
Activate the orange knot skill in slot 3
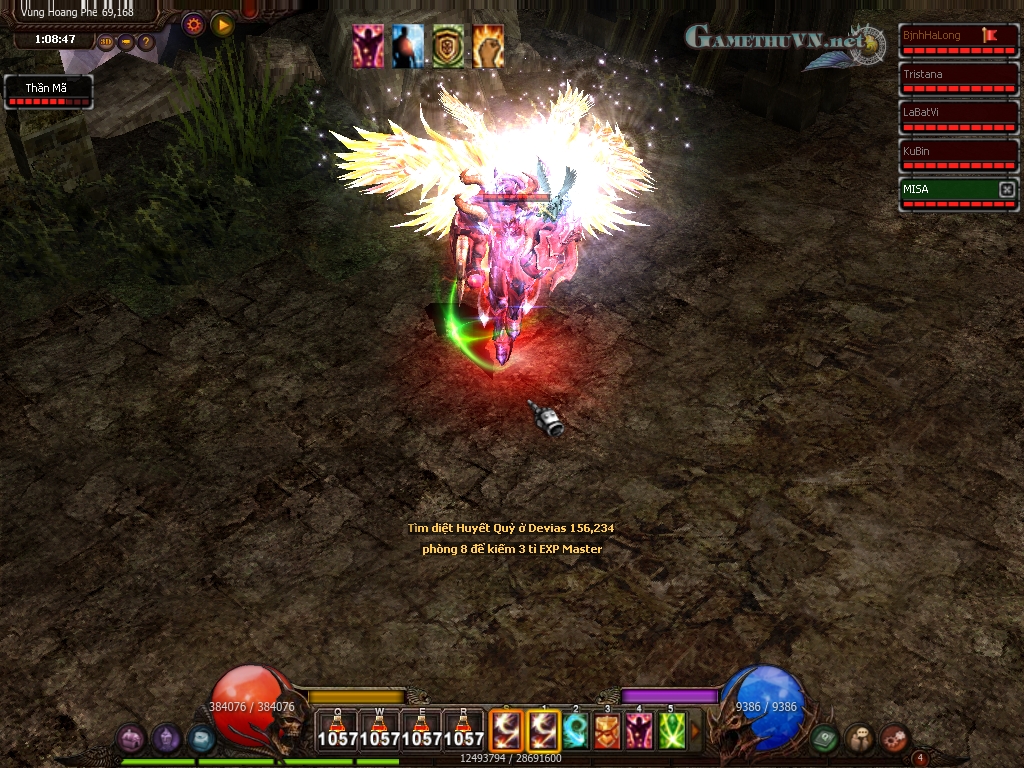click(607, 731)
